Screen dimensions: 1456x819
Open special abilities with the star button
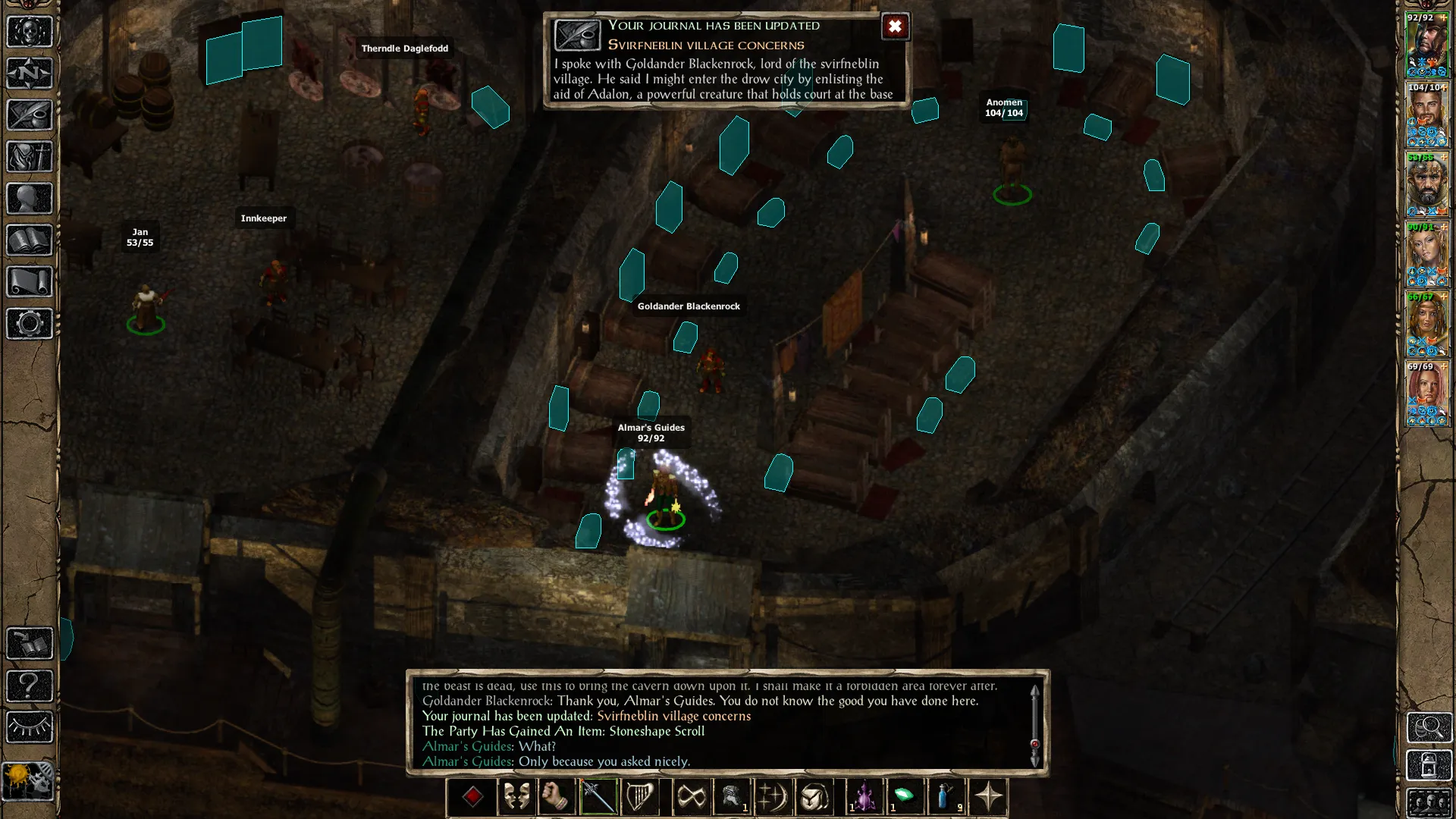pos(987,797)
